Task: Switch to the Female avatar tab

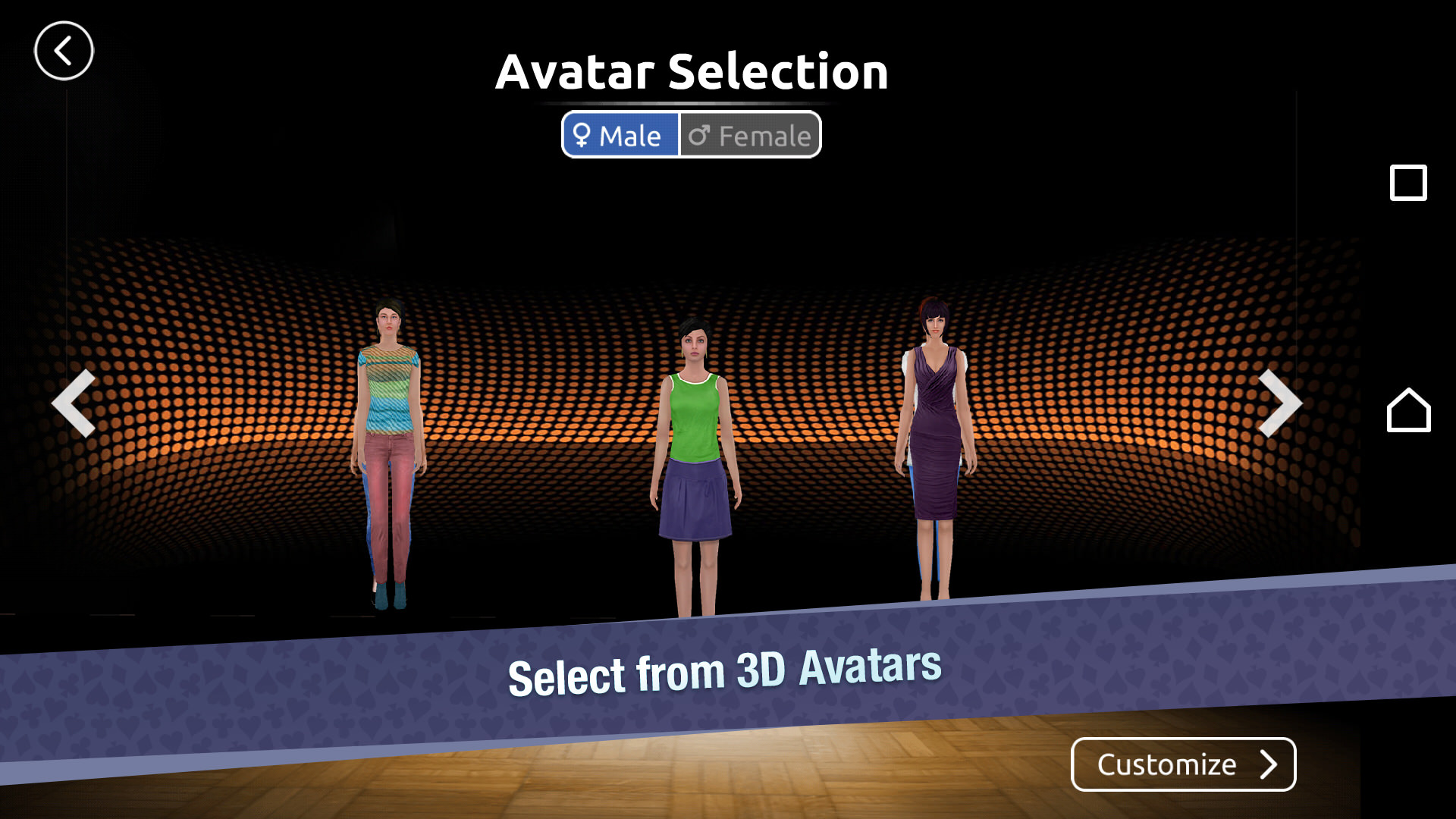Action: (750, 135)
